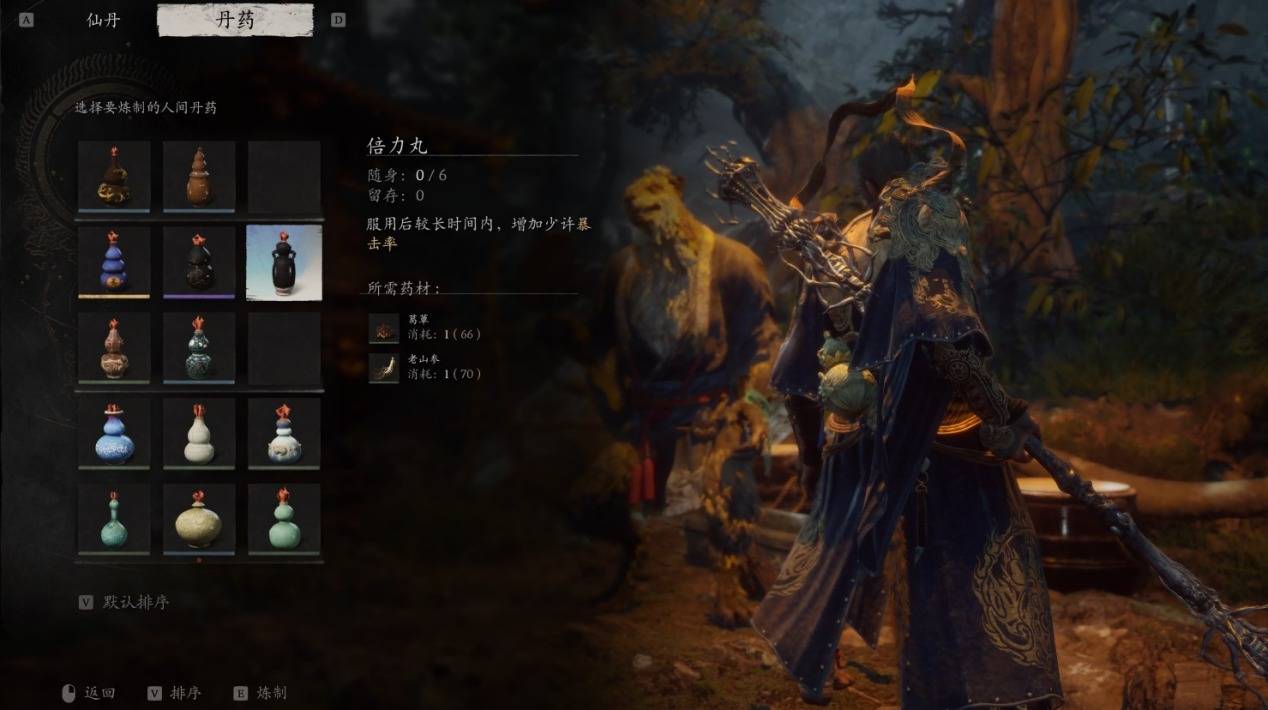Image resolution: width=1268 pixels, height=710 pixels.
Task: Select the plain brown three-tier gourd
Action: pos(199,176)
